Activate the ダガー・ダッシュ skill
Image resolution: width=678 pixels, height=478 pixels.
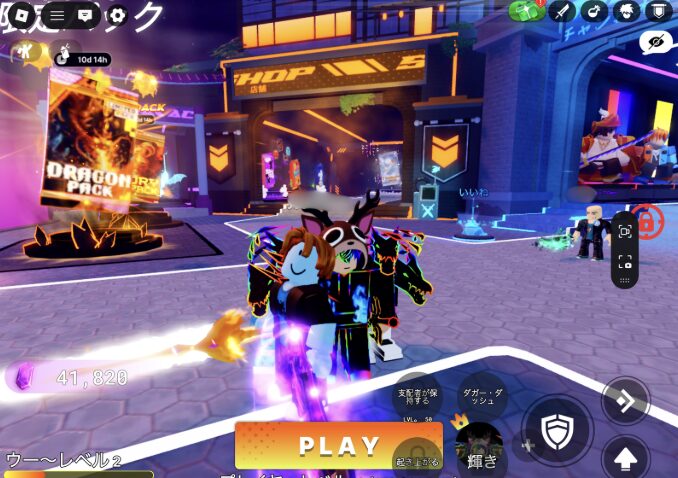[483, 397]
